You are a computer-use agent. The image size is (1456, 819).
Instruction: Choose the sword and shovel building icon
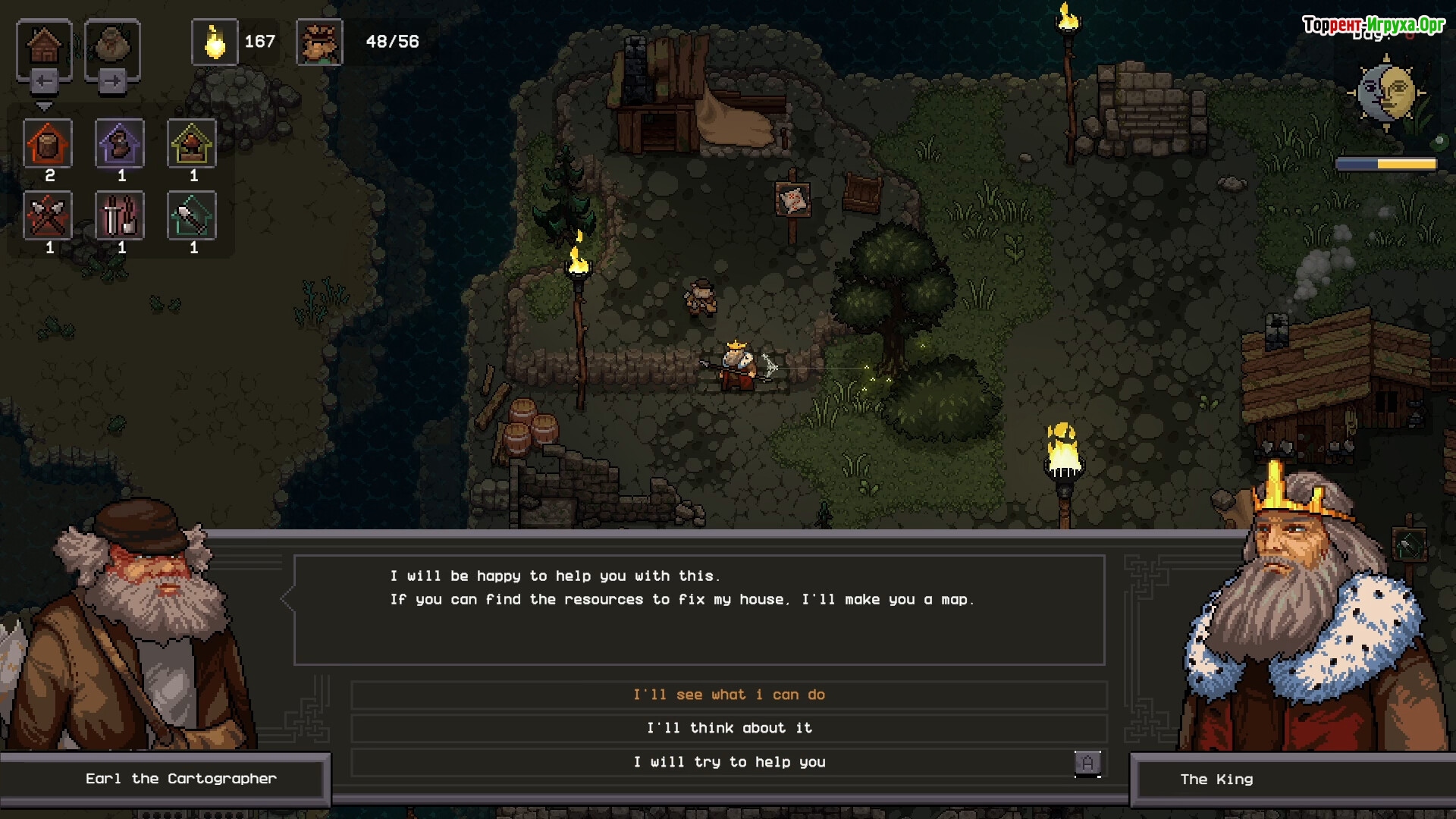click(x=120, y=216)
